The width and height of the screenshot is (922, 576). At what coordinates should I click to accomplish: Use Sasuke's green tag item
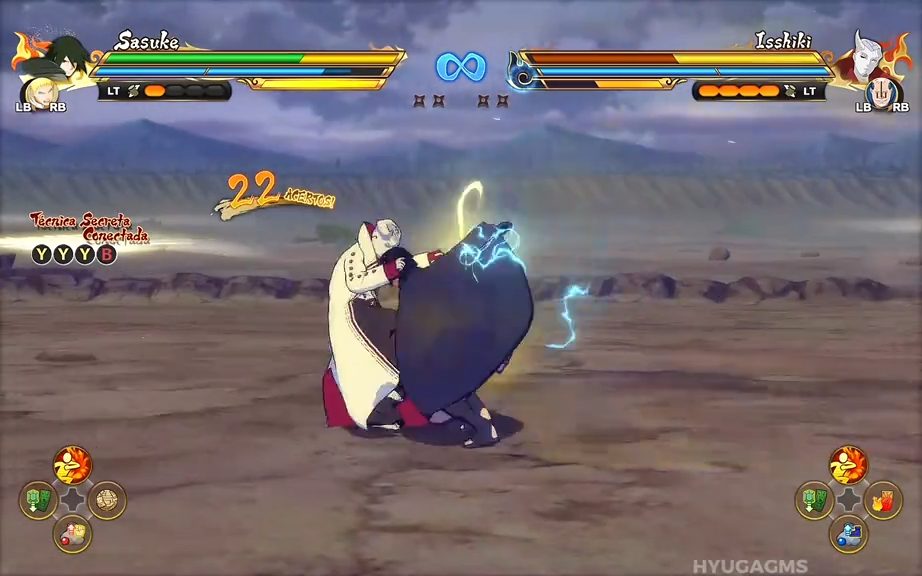[x=38, y=499]
